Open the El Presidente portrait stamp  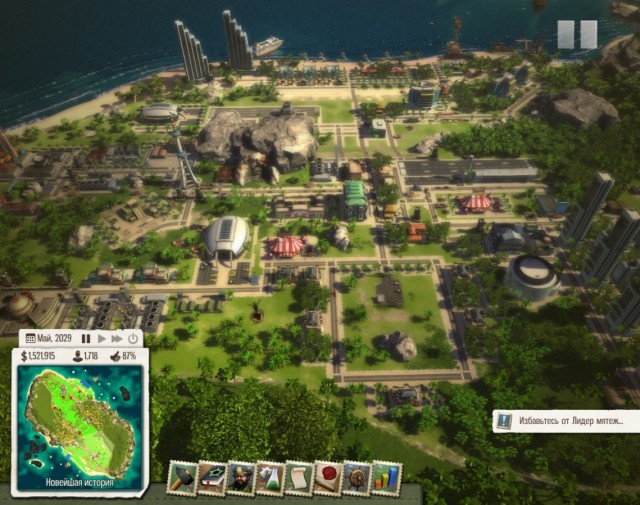pyautogui.click(x=241, y=477)
